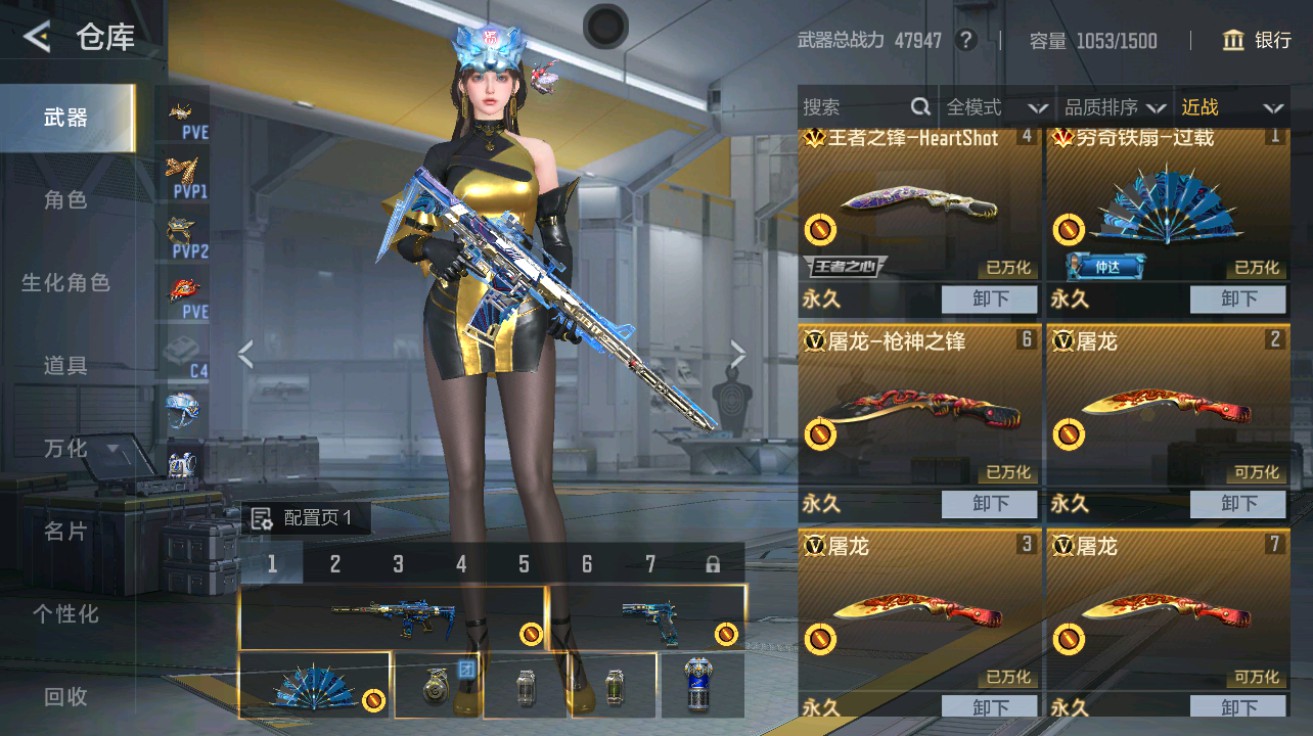
Task: Click the search magnifier icon
Action: pyautogui.click(x=917, y=107)
